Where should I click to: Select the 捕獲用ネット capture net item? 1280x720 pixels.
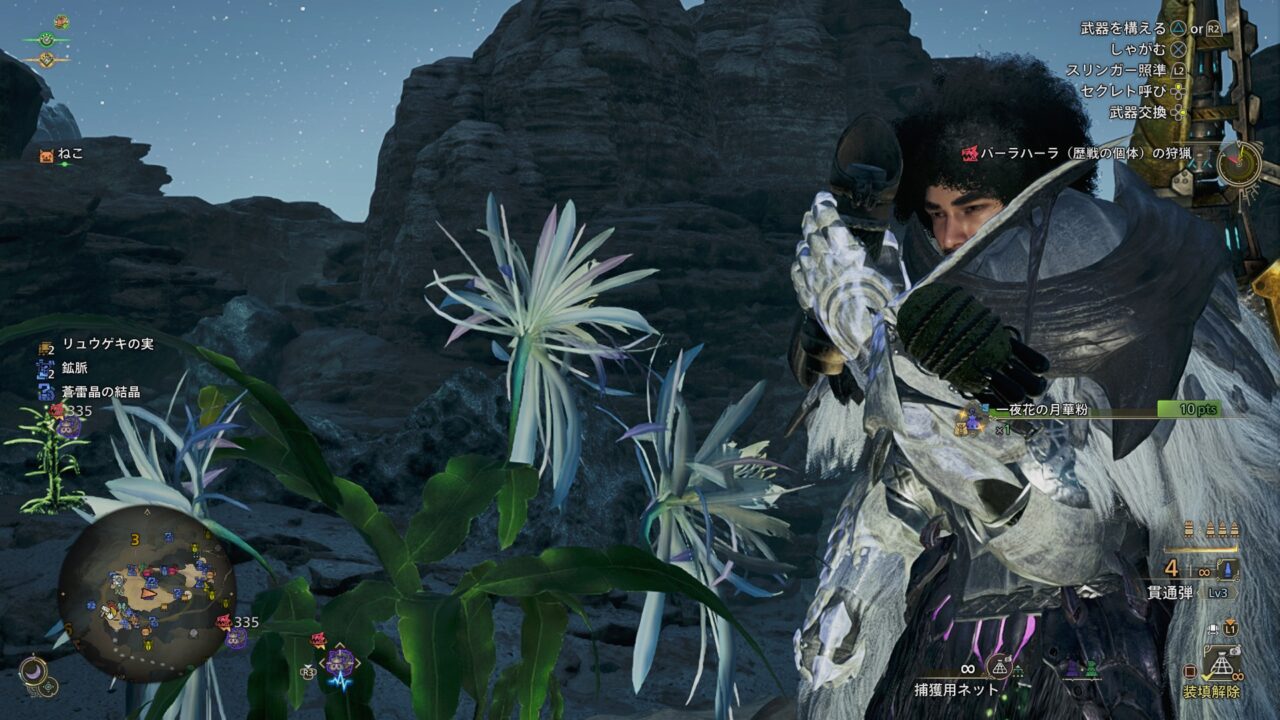(955, 689)
